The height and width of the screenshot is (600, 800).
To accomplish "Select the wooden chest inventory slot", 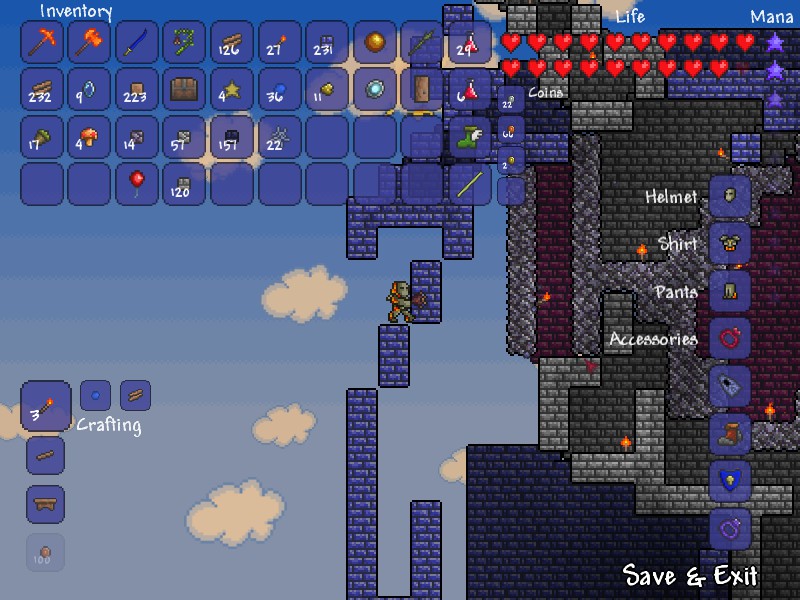I will coord(184,90).
